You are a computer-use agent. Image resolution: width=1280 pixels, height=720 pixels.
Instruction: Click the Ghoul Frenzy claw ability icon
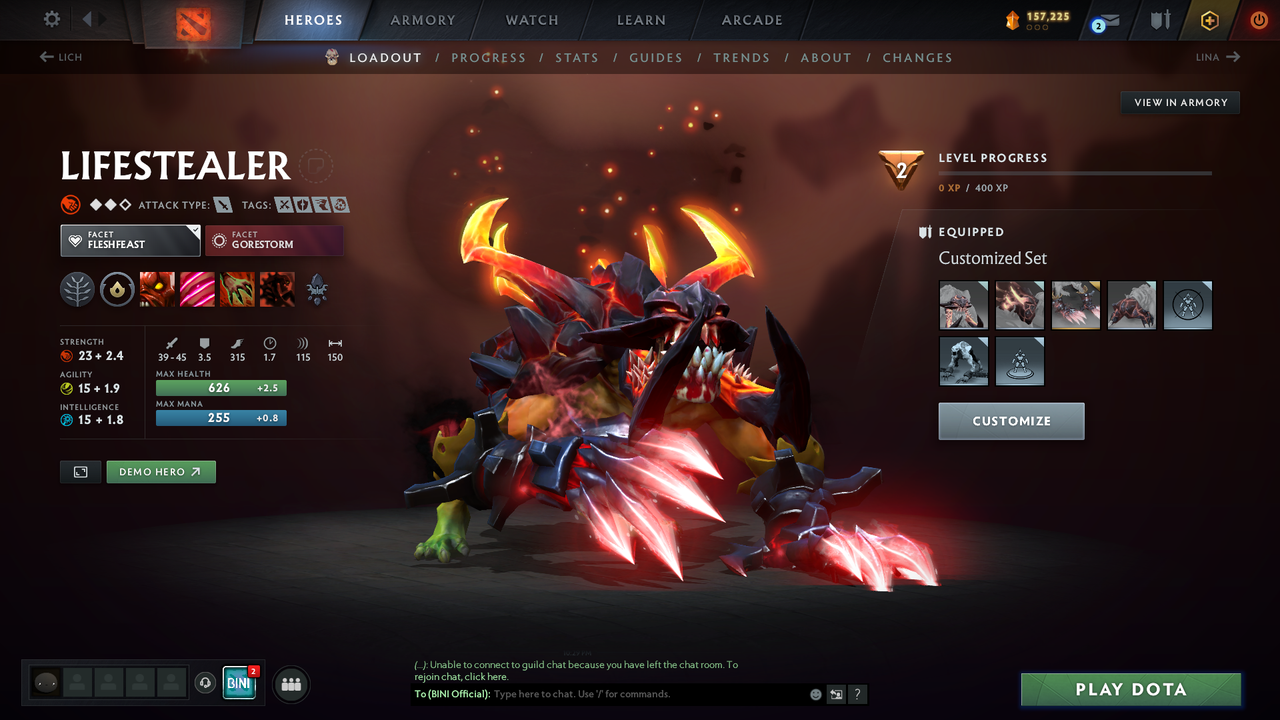(x=237, y=290)
